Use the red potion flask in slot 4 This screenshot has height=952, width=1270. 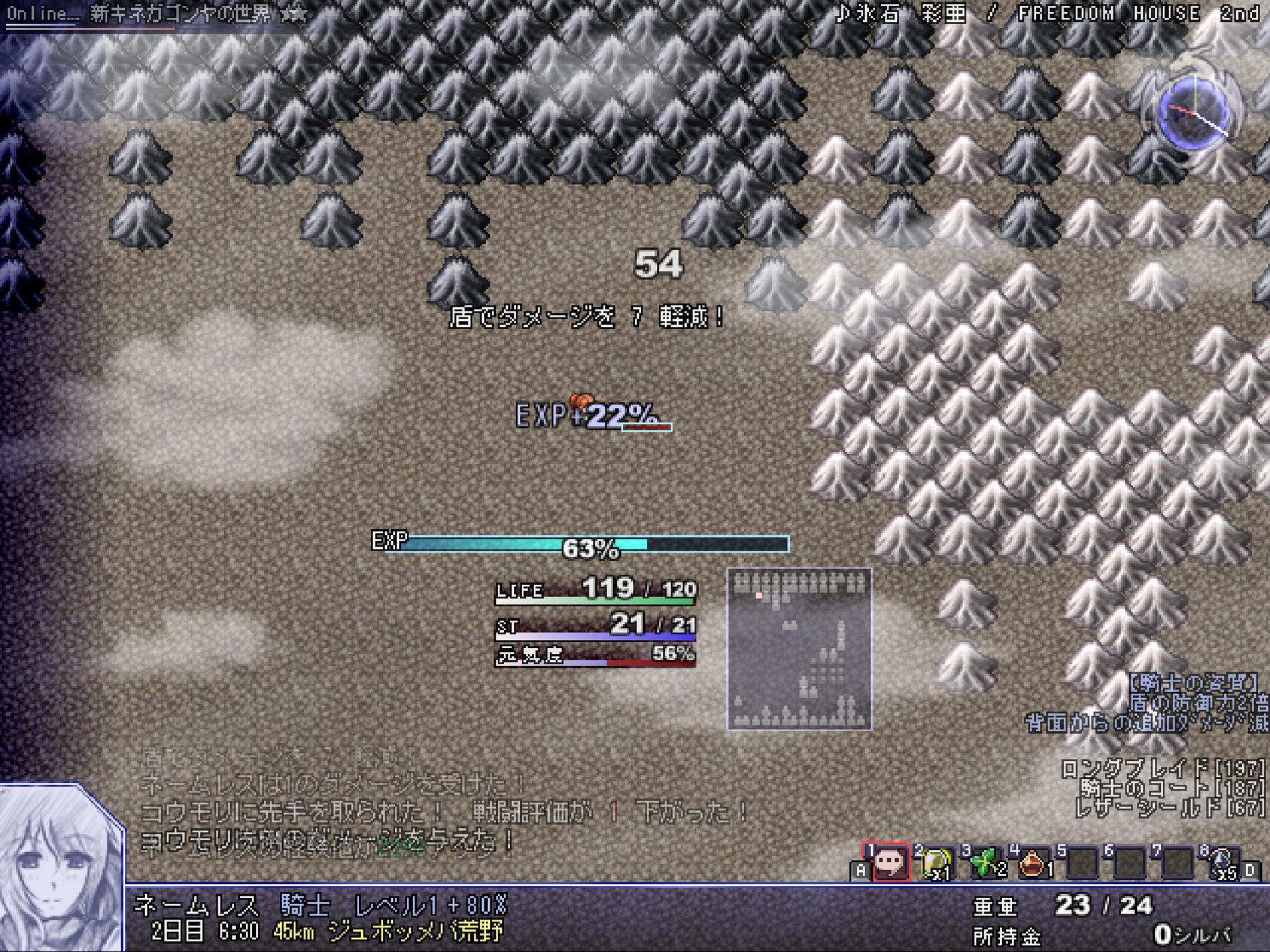(1033, 862)
